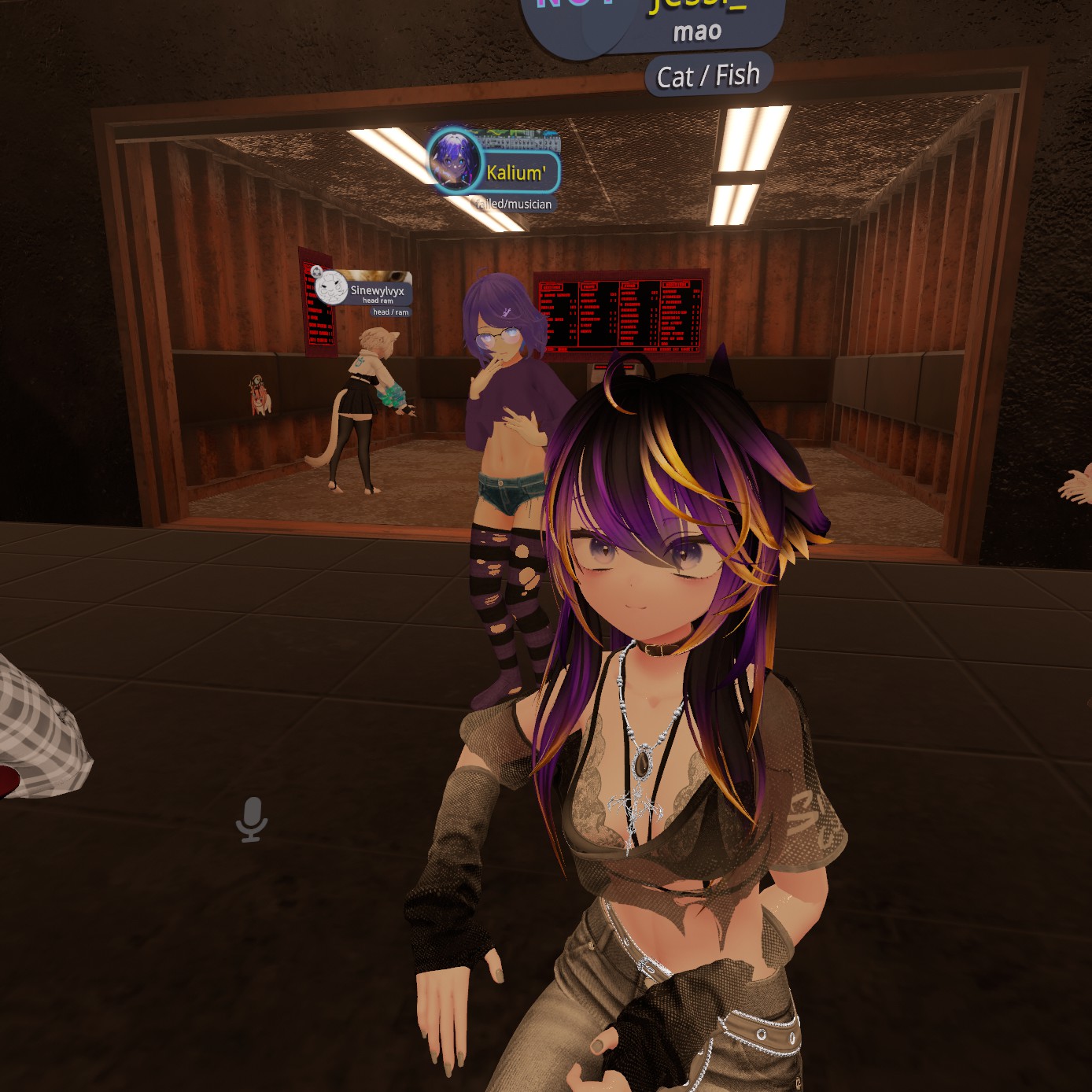Image resolution: width=1092 pixels, height=1092 pixels.
Task: Select the Kalium' player nameplate
Action: click(x=515, y=173)
